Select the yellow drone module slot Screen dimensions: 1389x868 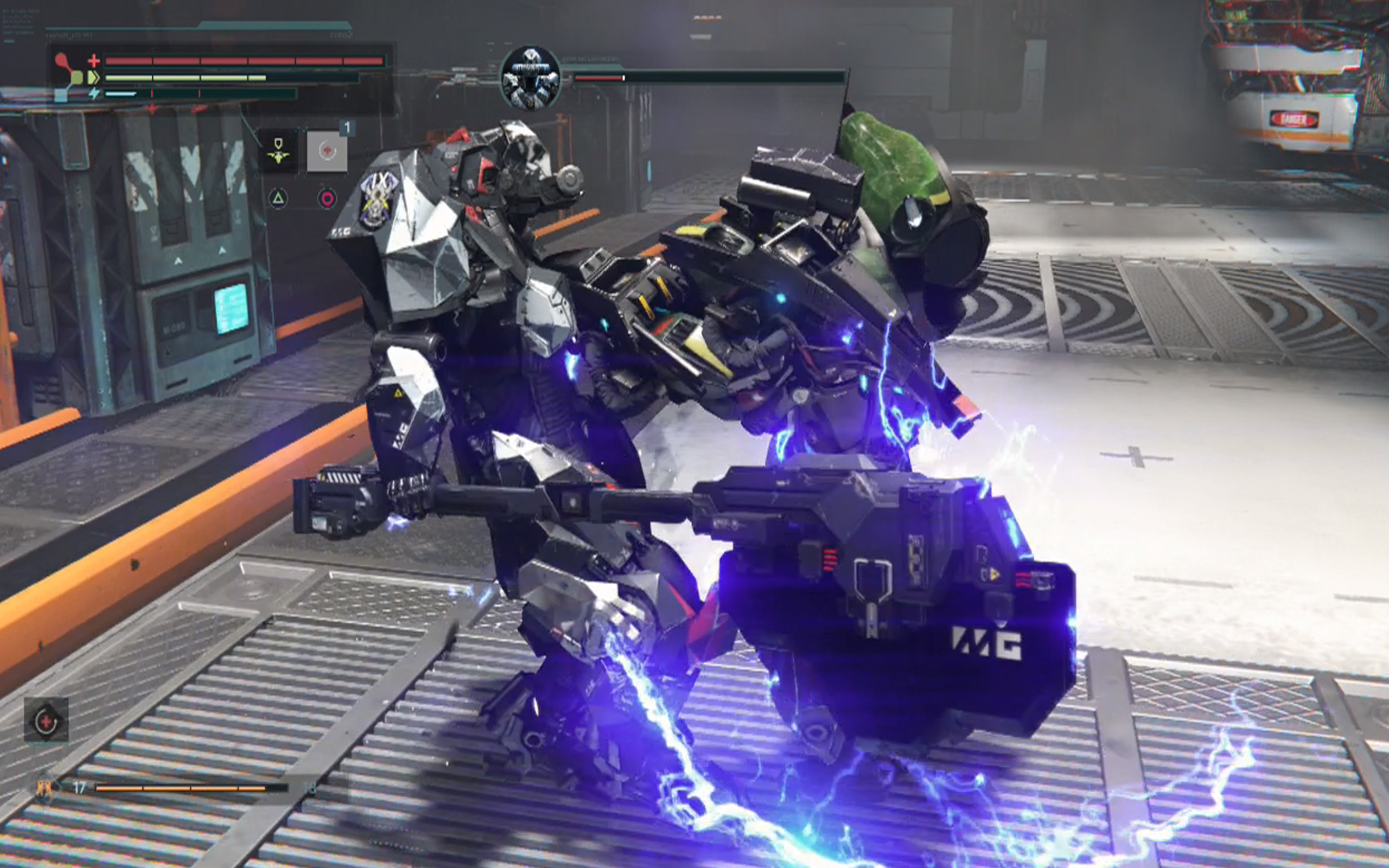[x=278, y=151]
